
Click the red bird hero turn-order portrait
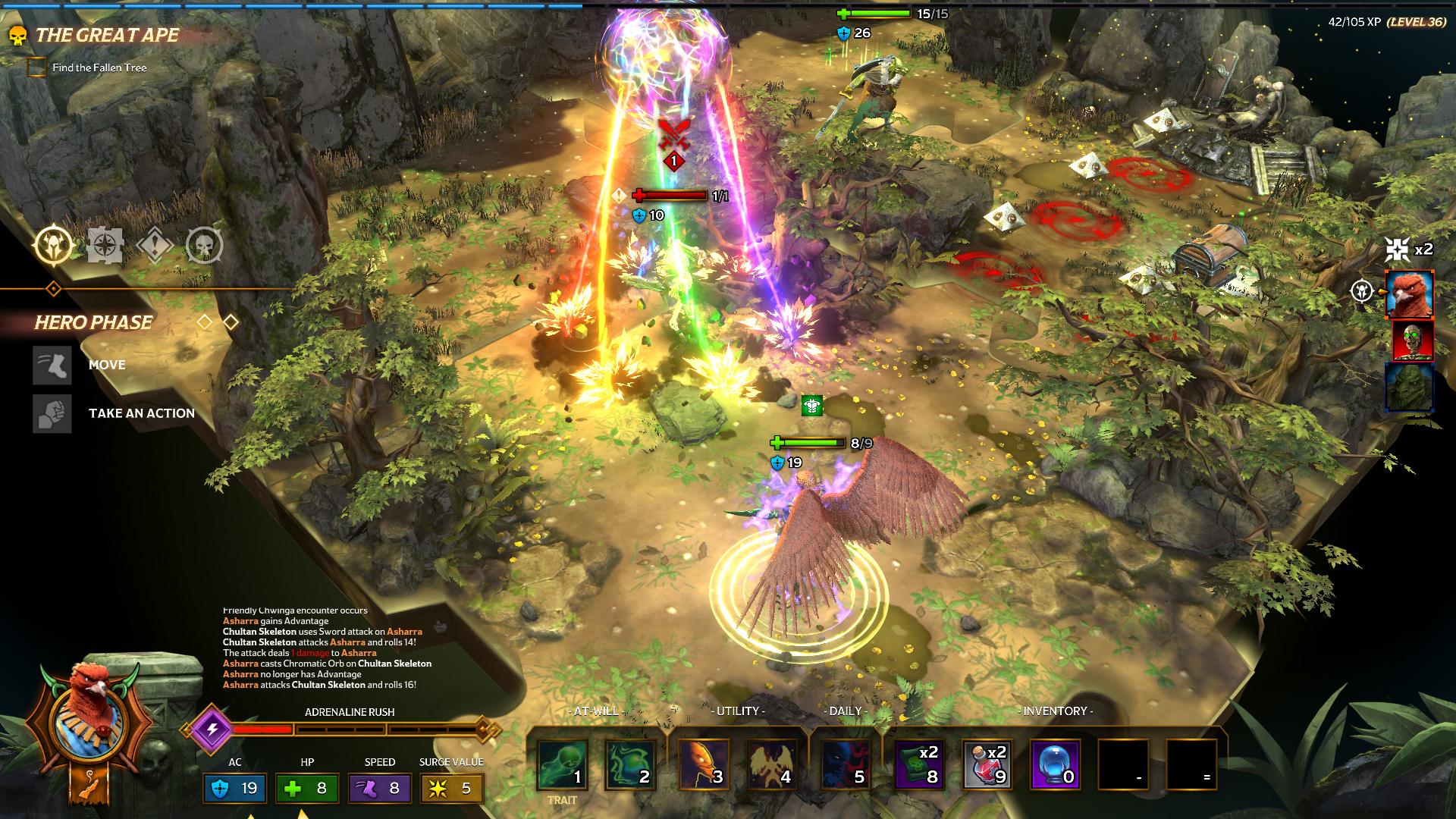1409,294
